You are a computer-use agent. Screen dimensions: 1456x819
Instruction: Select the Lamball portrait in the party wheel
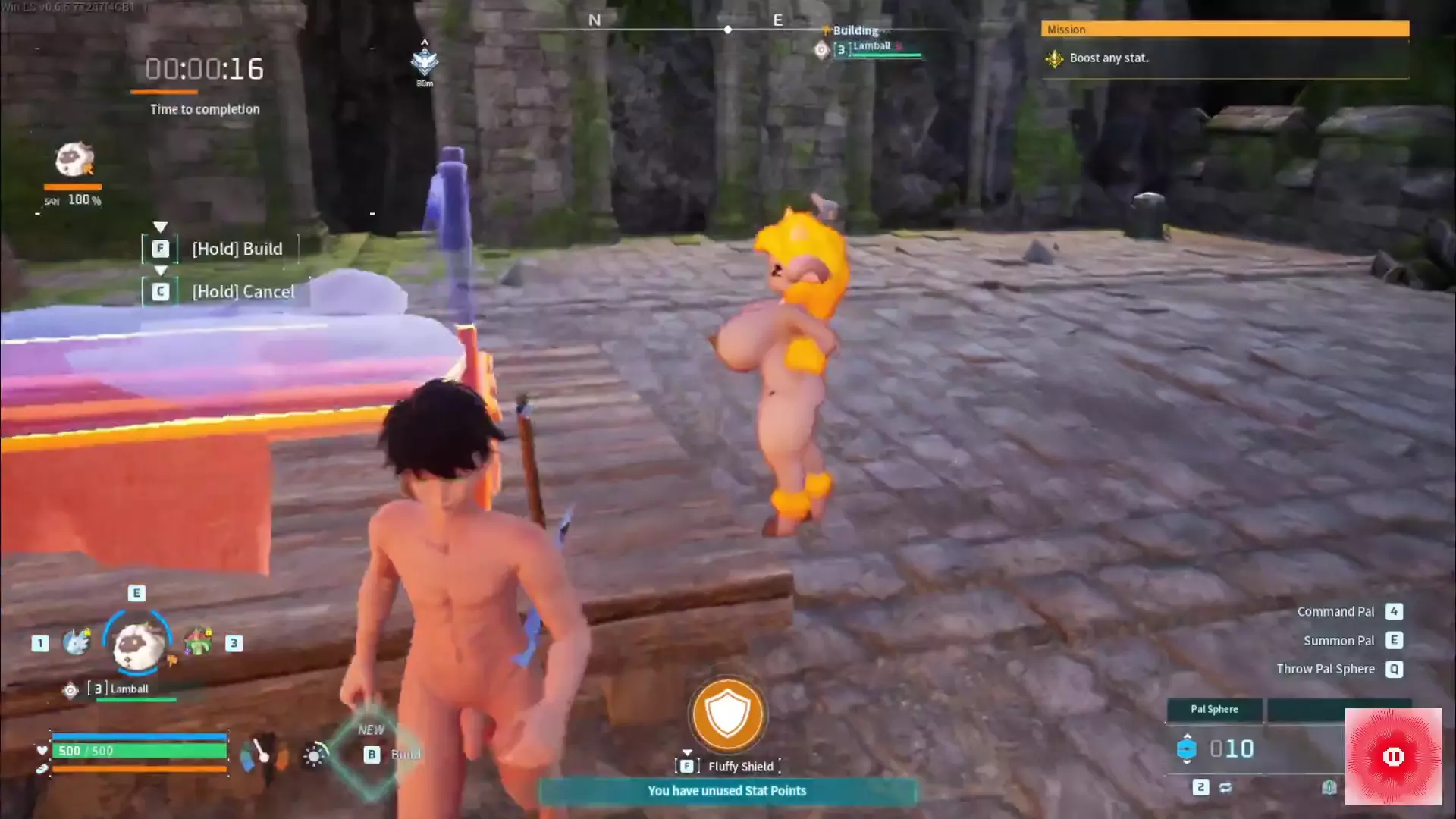[x=137, y=644]
